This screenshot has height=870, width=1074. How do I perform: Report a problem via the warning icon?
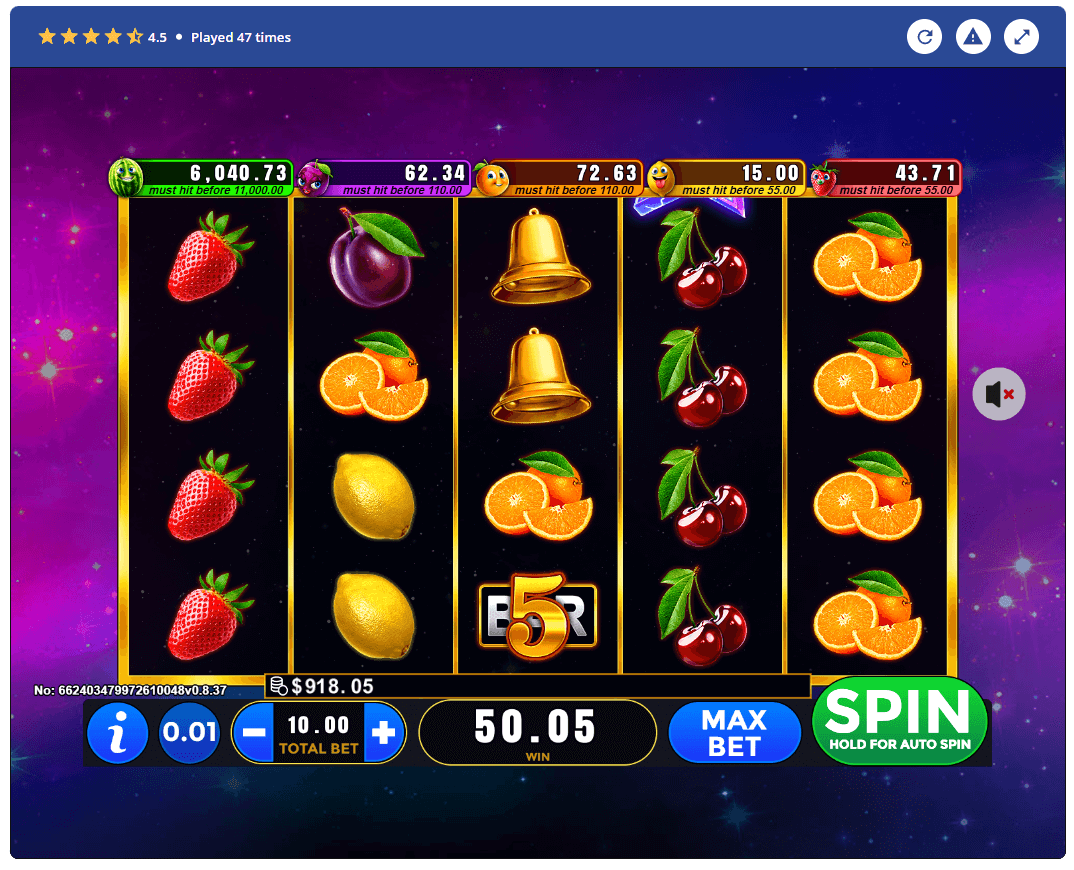[973, 38]
